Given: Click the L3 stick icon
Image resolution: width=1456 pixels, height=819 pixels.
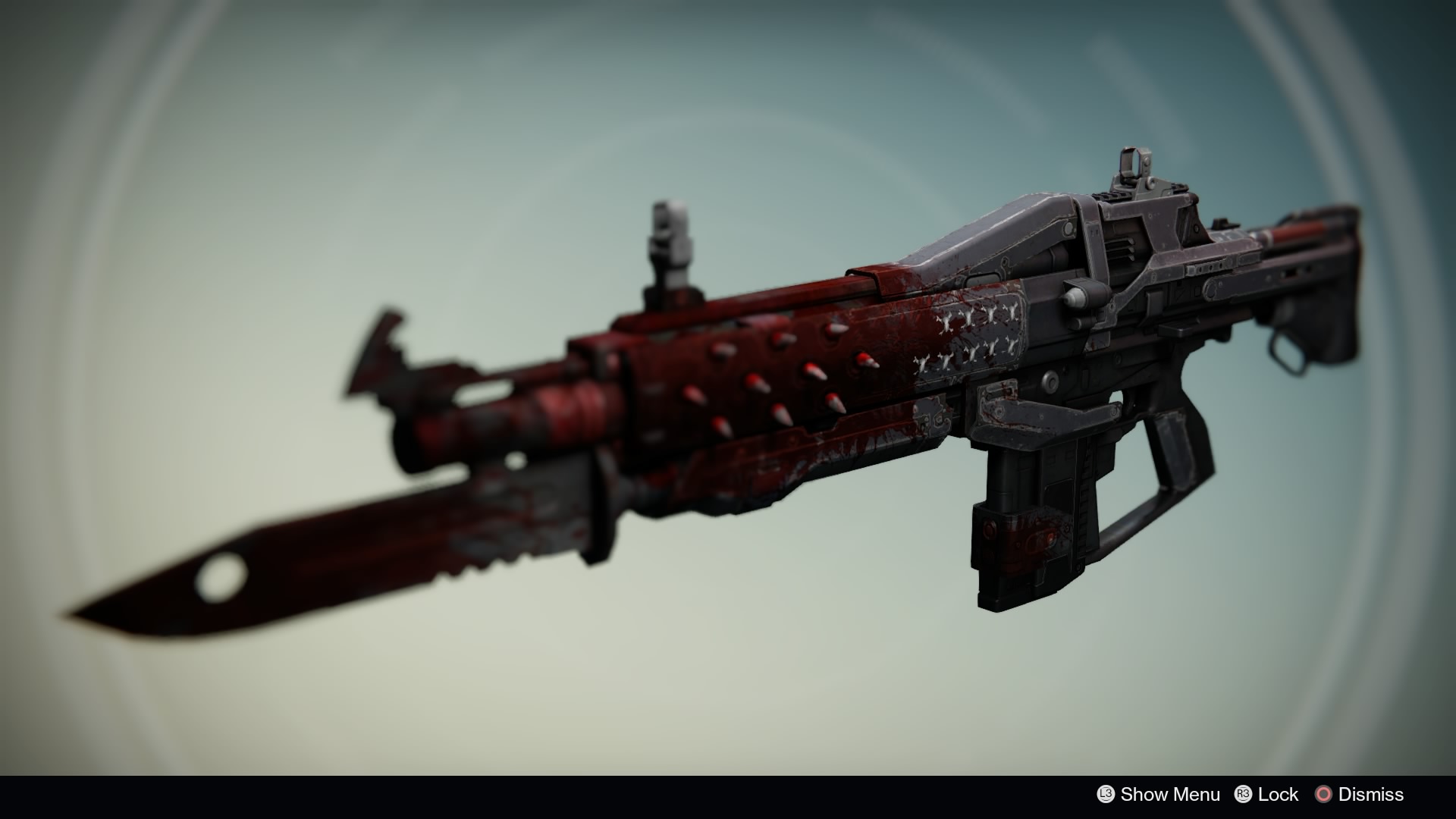Looking at the screenshot, I should pos(1106,795).
